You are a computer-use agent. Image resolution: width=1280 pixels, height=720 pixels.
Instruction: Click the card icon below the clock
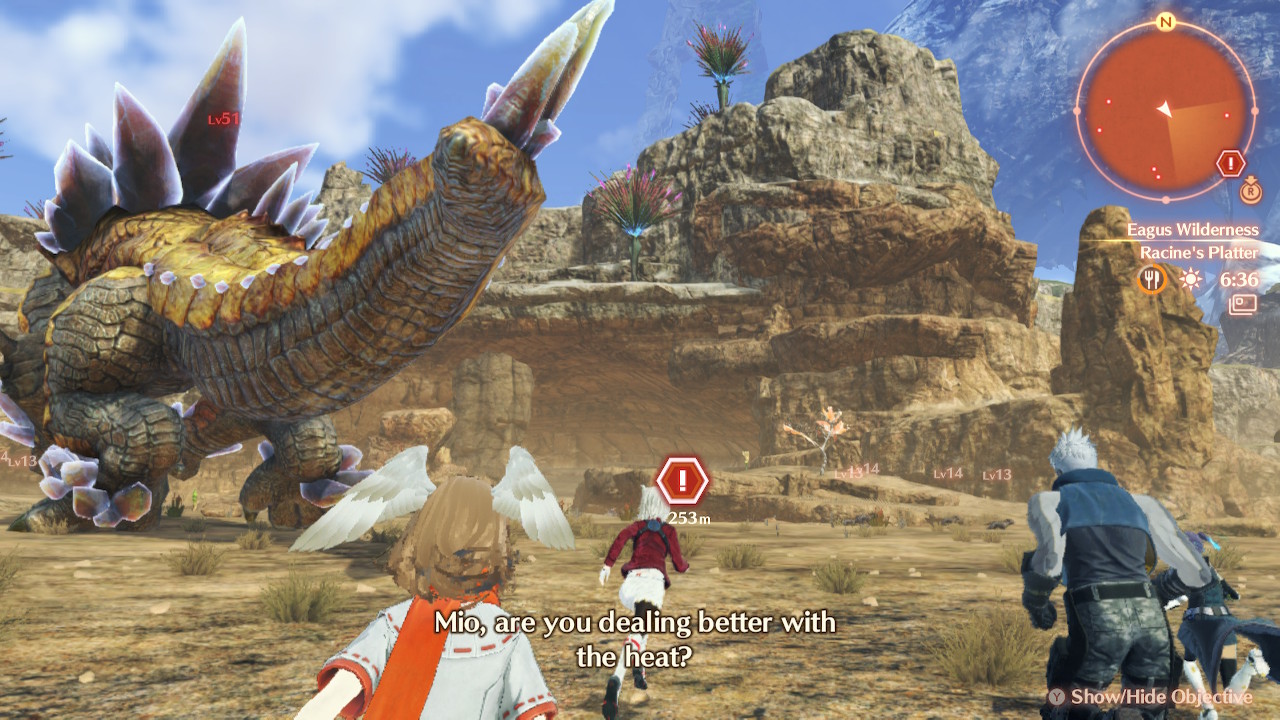(1243, 304)
